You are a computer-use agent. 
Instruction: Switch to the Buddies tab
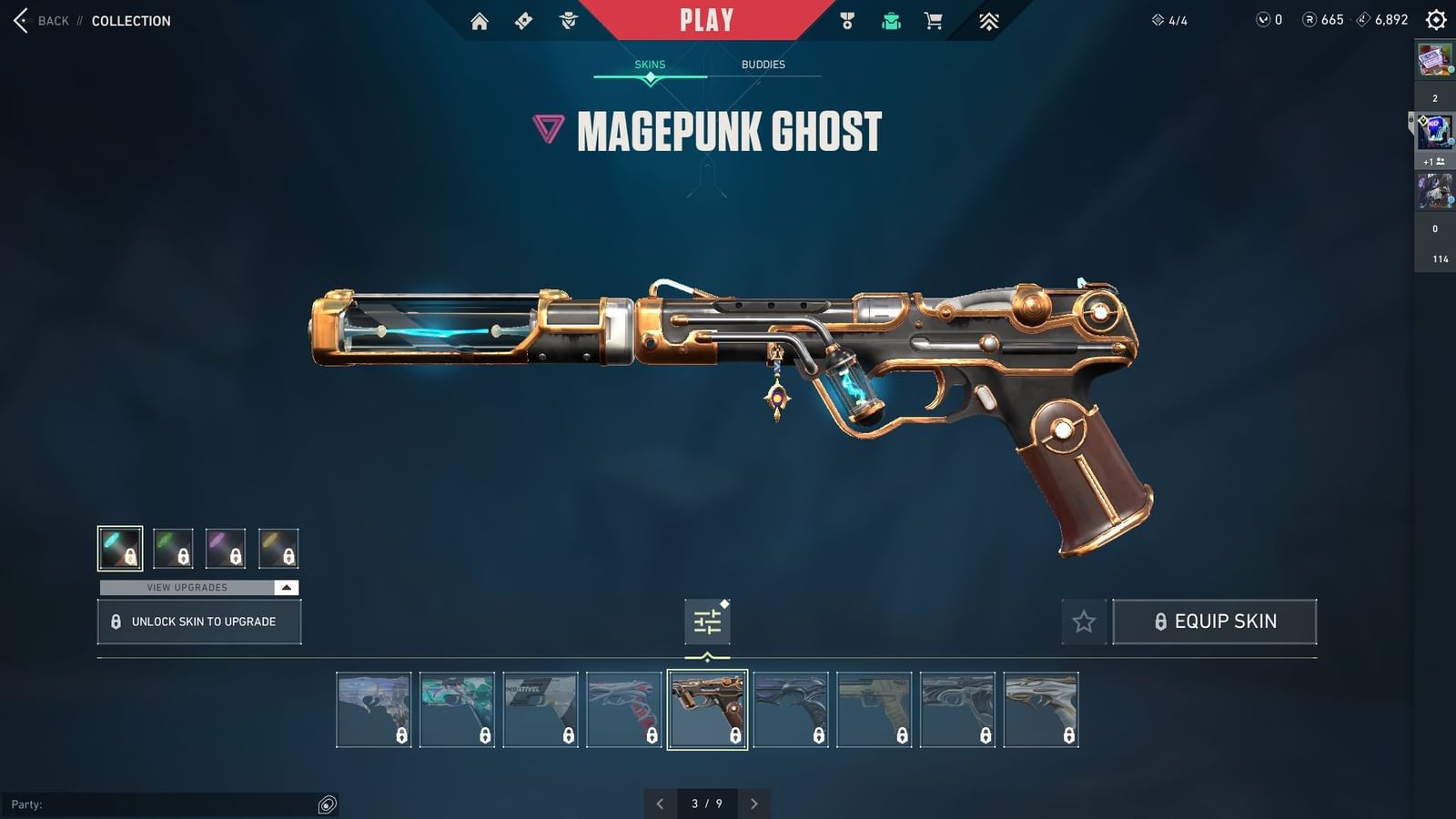[763, 64]
